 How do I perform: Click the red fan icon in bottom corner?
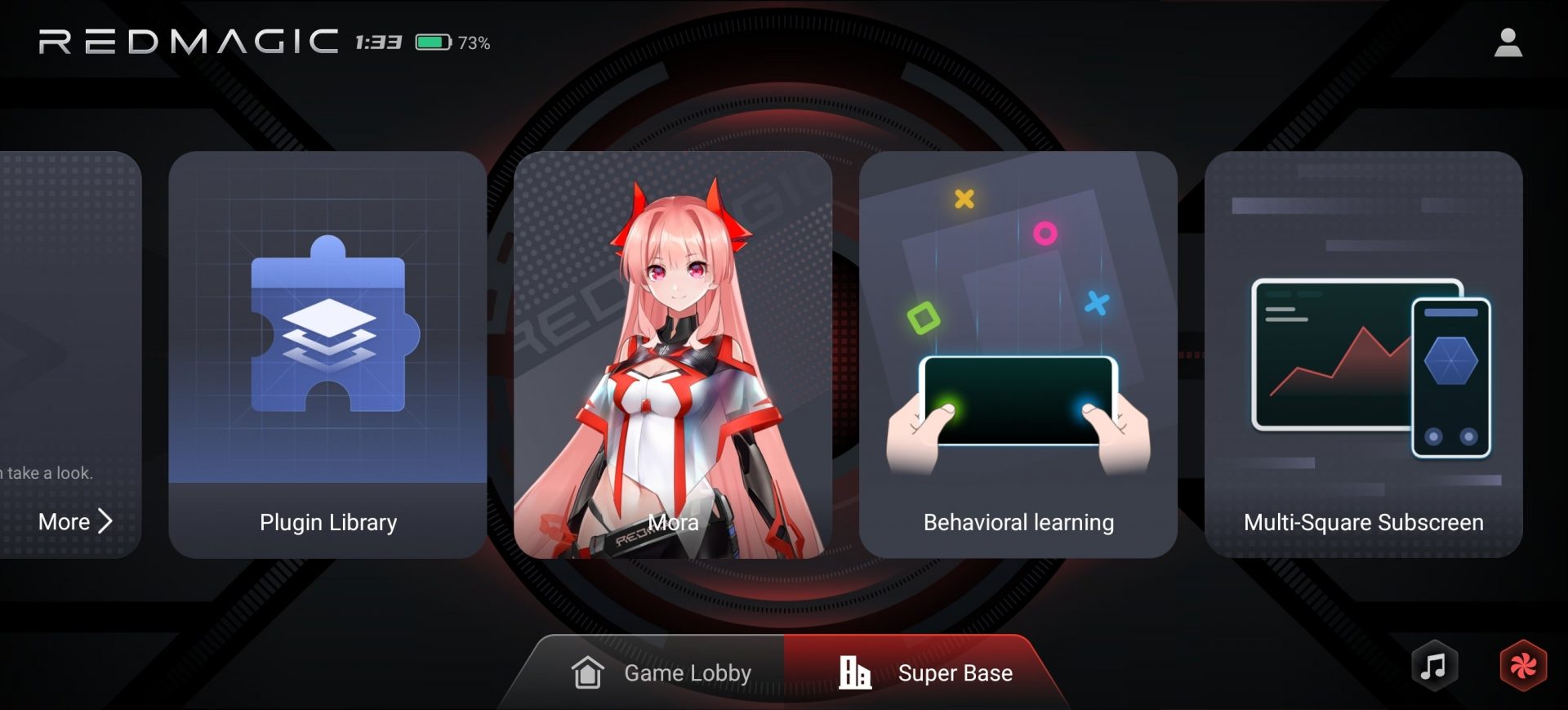click(x=1524, y=666)
